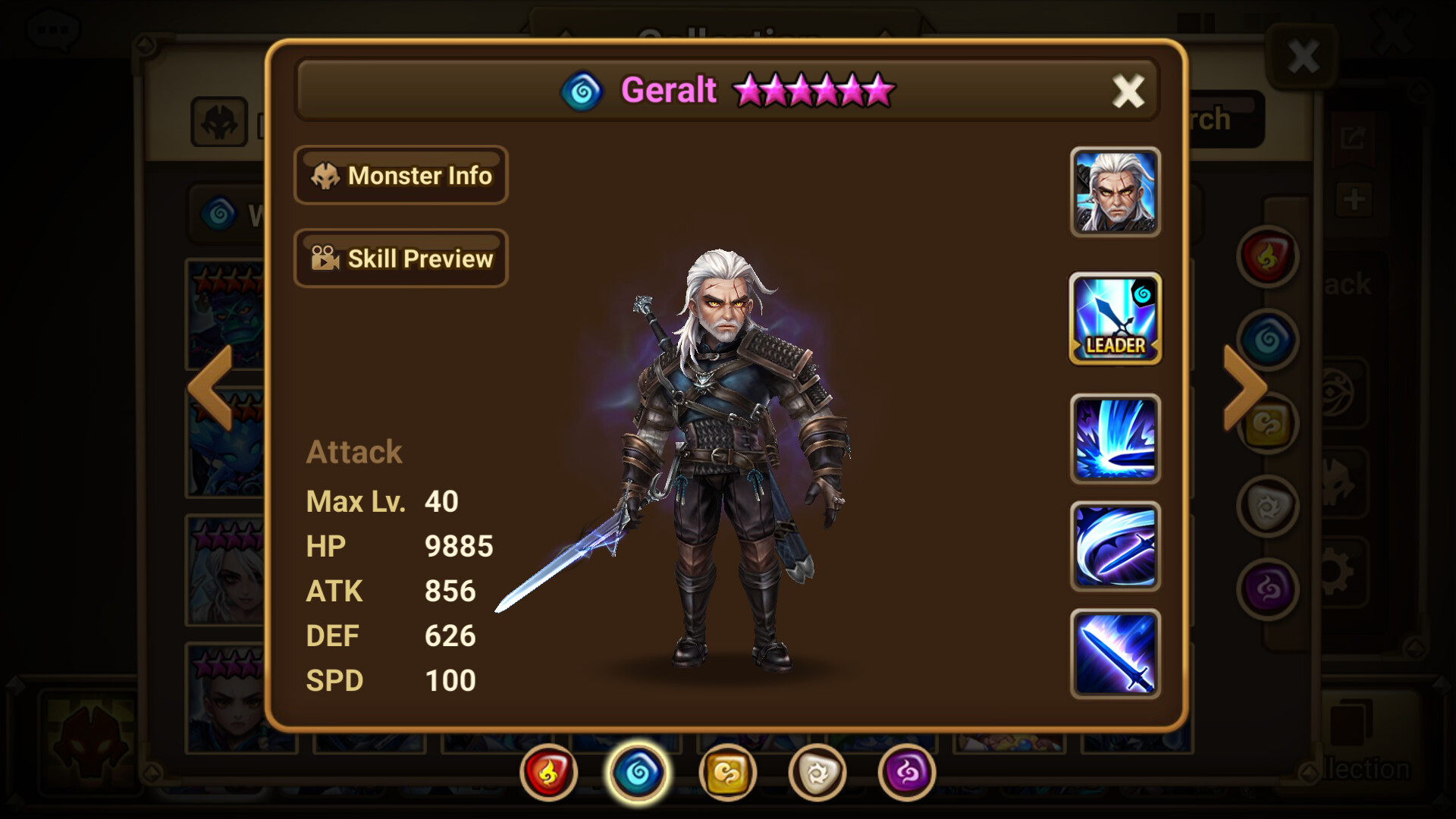
Task: Close the Geralt detail popup
Action: pyautogui.click(x=1128, y=90)
